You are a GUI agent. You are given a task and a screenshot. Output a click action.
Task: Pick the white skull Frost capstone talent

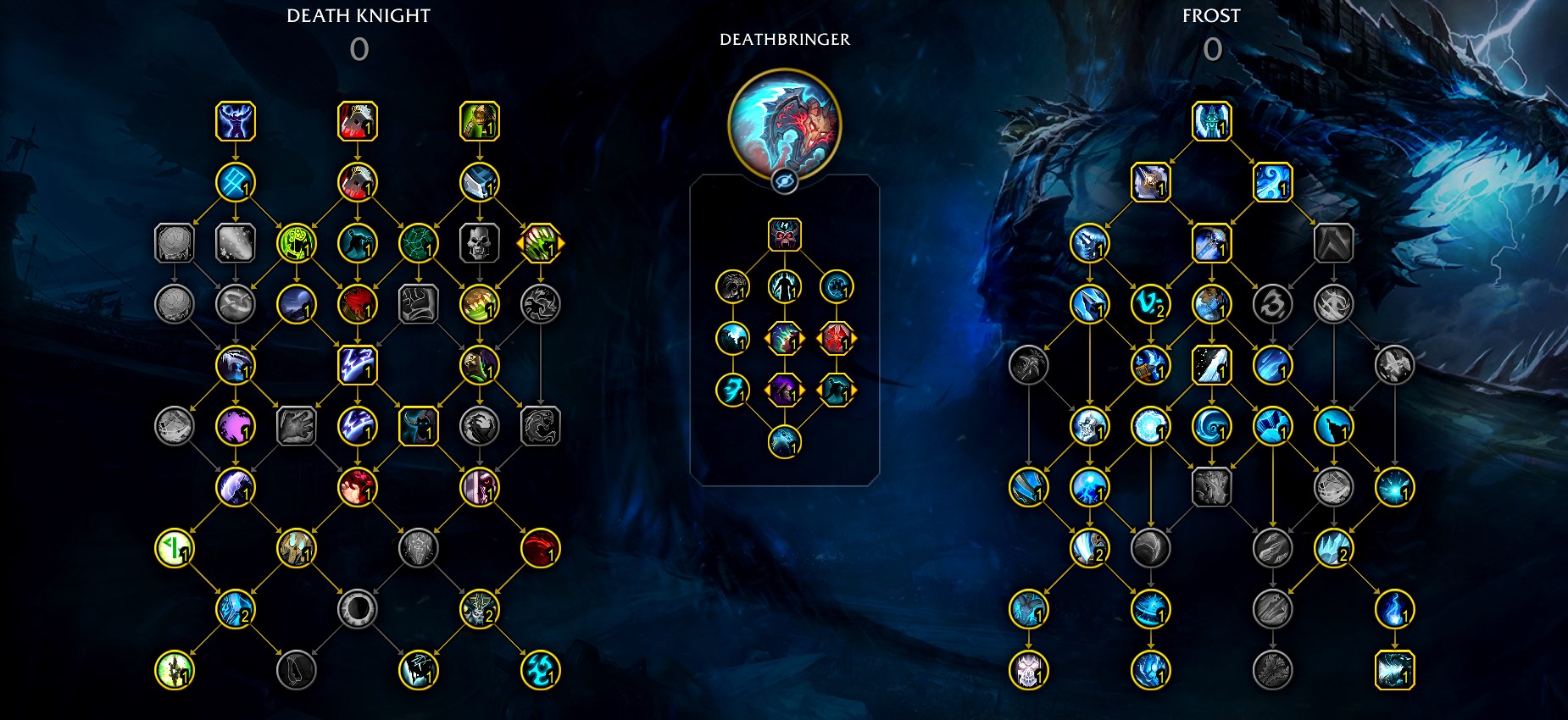click(1028, 670)
